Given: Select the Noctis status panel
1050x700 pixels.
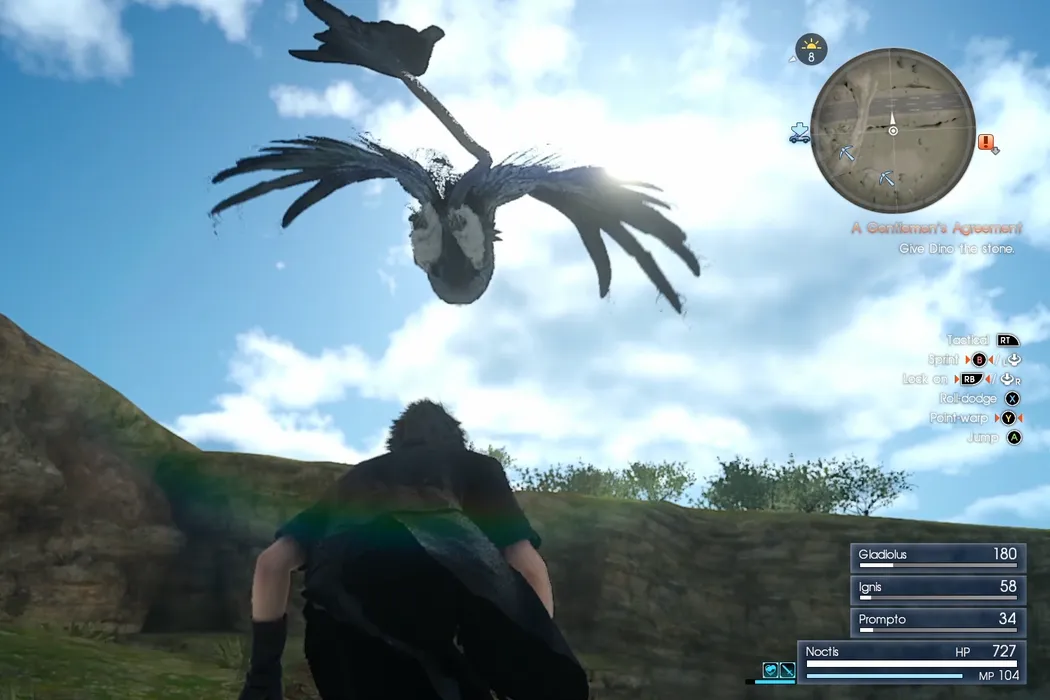Looking at the screenshot, I should pyautogui.click(x=912, y=662).
